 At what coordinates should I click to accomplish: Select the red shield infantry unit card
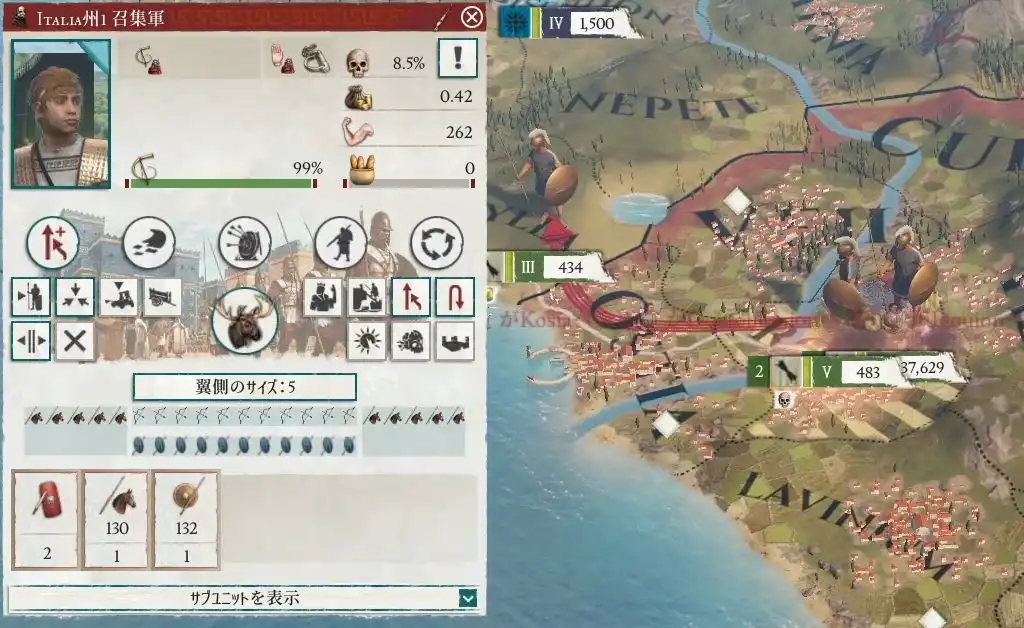pyautogui.click(x=45, y=520)
